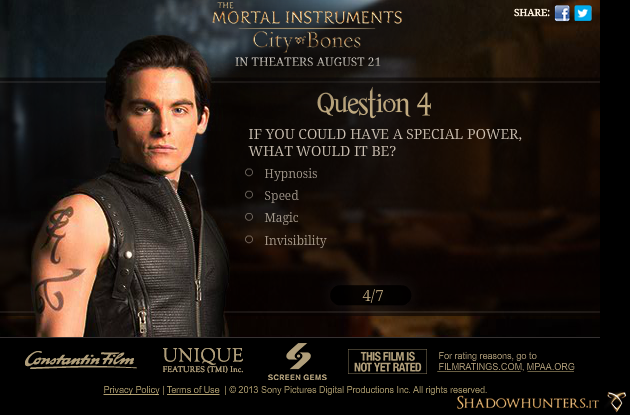Select Invisibility as the answer

[x=249, y=240]
